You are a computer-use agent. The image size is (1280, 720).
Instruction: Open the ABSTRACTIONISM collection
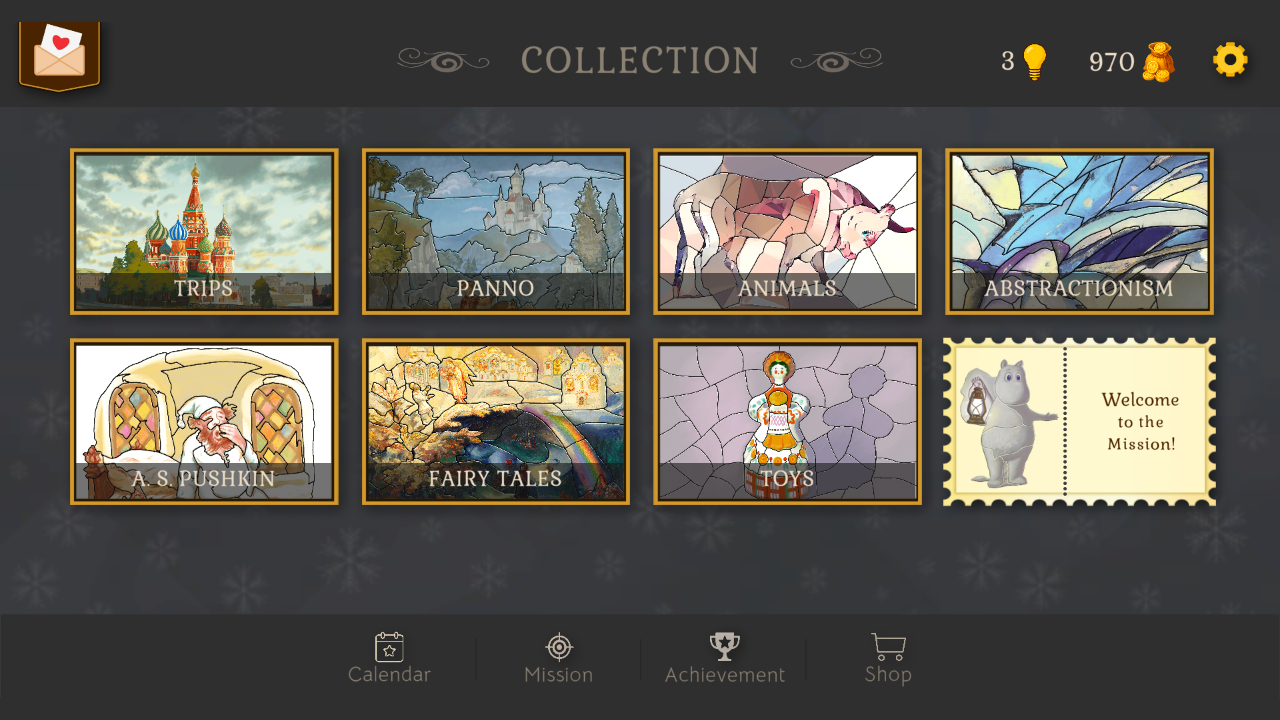(x=1079, y=232)
